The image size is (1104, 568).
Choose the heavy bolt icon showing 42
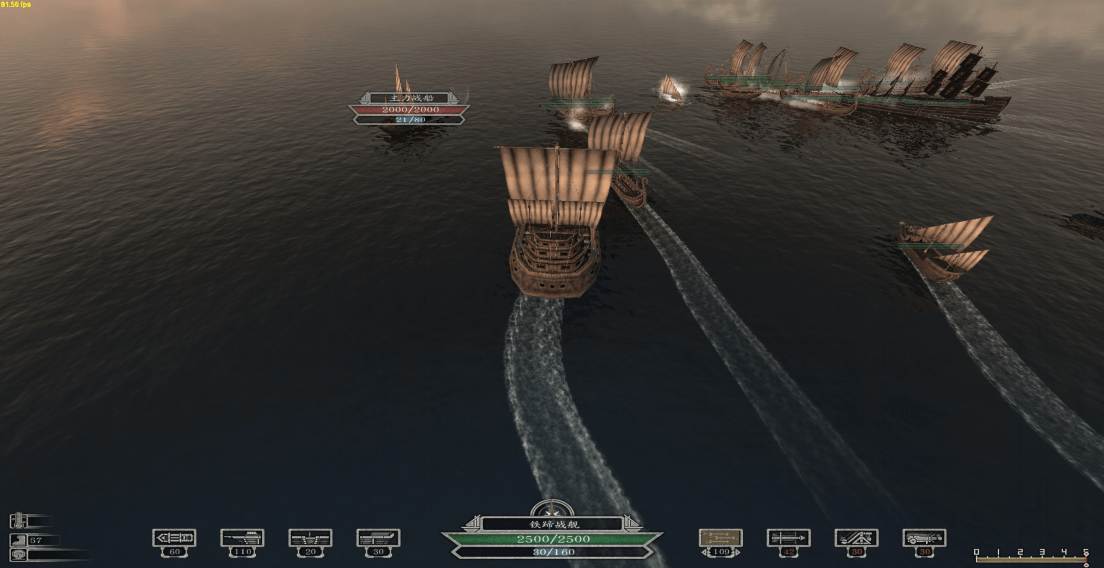(x=788, y=538)
